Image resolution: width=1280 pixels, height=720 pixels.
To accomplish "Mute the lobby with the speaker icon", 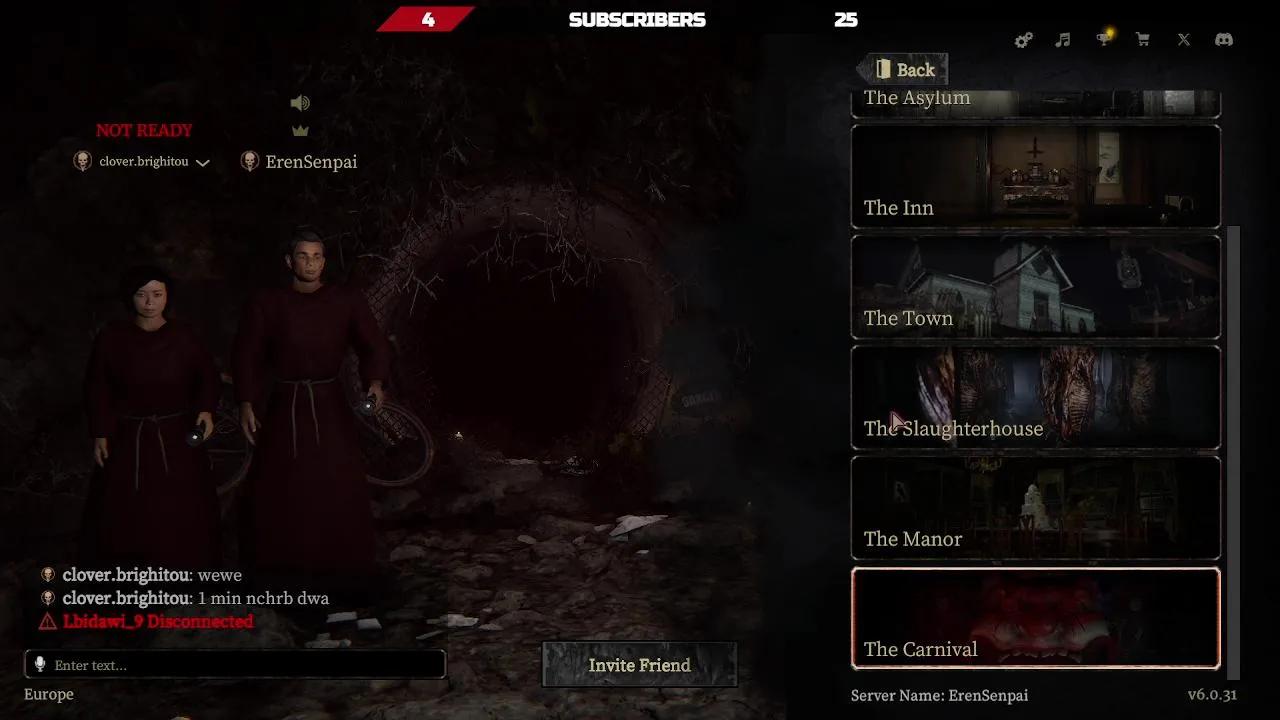I will [x=300, y=102].
